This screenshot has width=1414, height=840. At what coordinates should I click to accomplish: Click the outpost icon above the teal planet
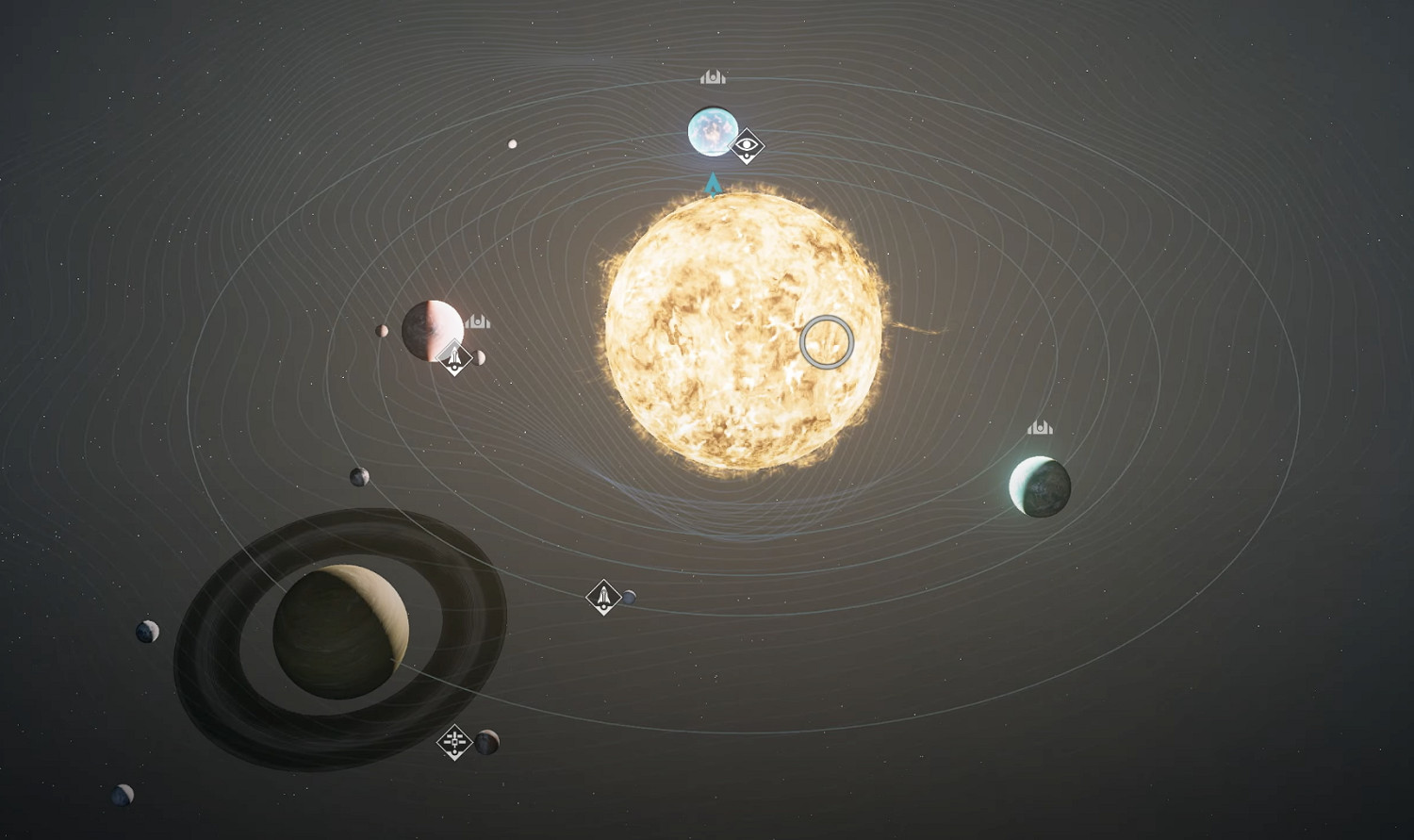(1039, 426)
